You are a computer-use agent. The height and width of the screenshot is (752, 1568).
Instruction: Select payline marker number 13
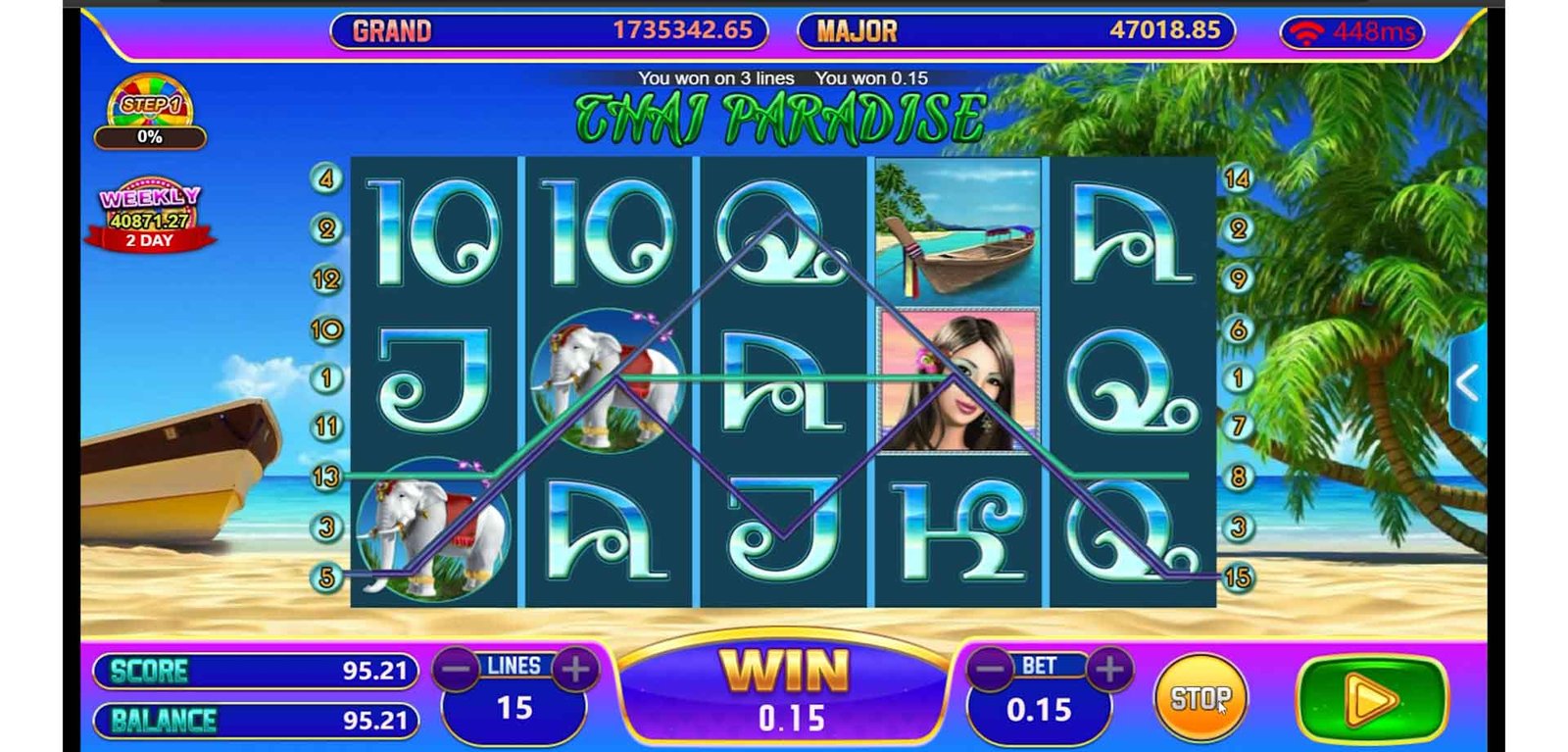[325, 476]
